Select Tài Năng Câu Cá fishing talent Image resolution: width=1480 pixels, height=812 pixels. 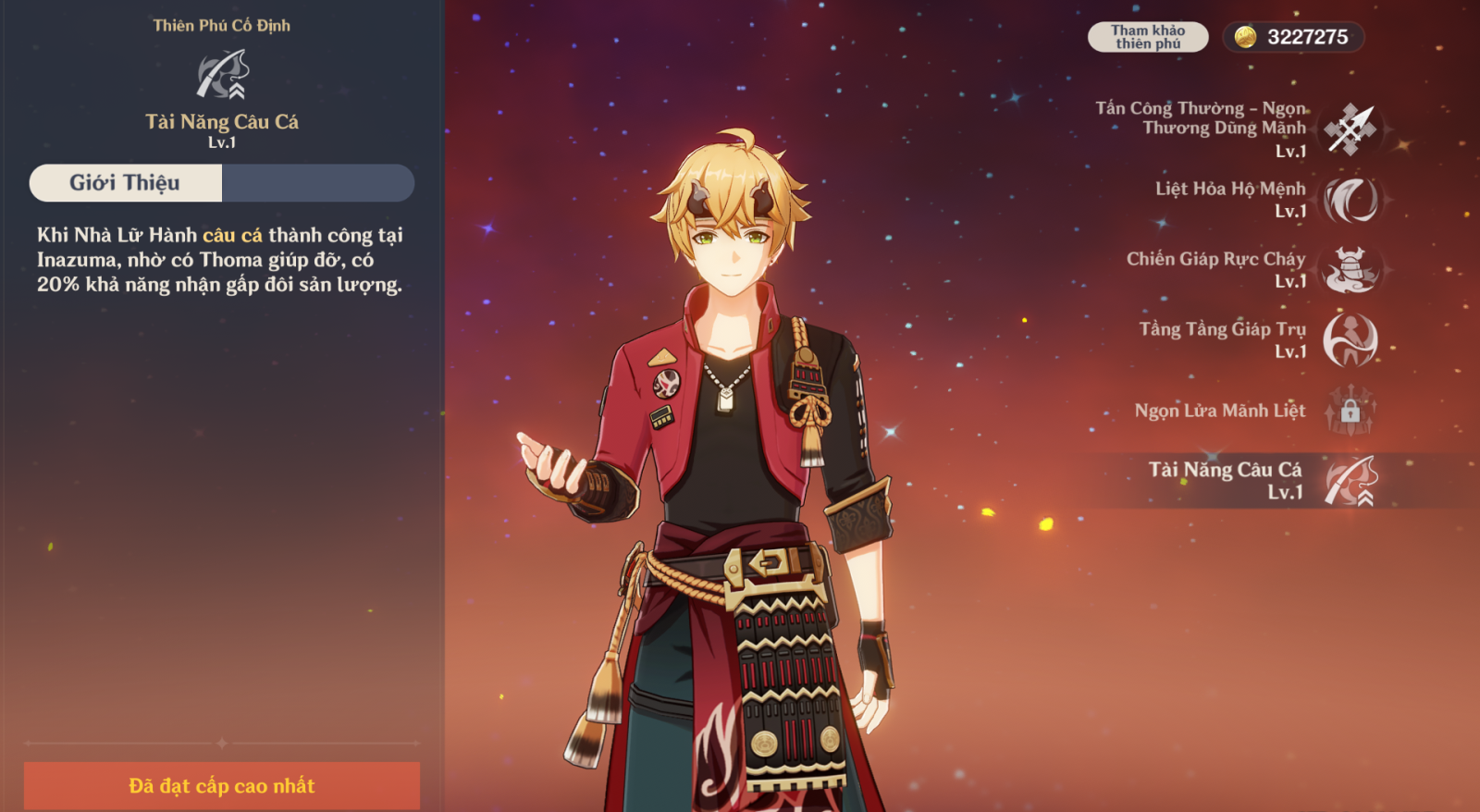1350,481
